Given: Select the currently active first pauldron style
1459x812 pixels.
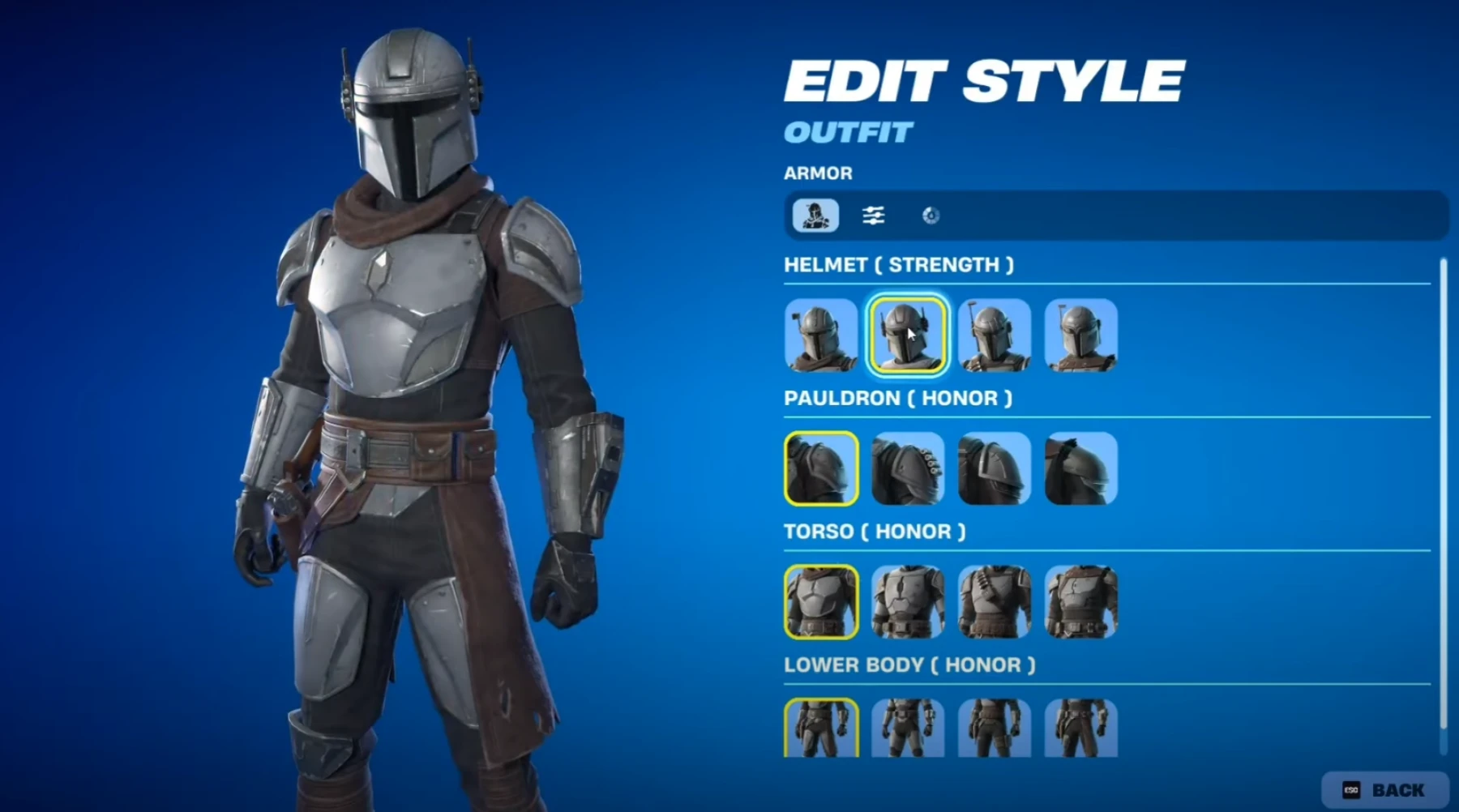Looking at the screenshot, I should click(x=820, y=469).
